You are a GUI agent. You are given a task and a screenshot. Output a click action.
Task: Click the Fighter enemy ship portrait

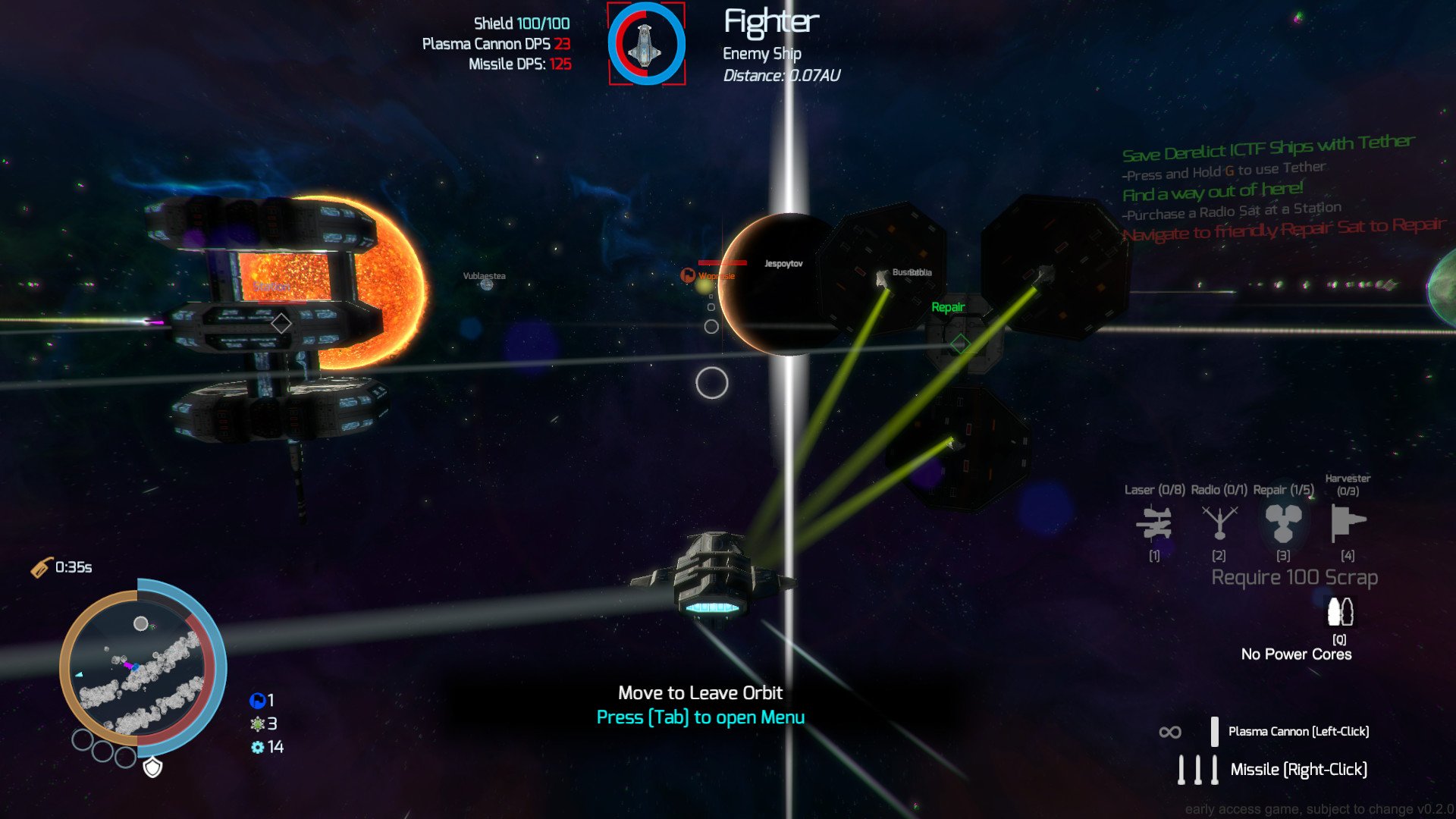[646, 45]
